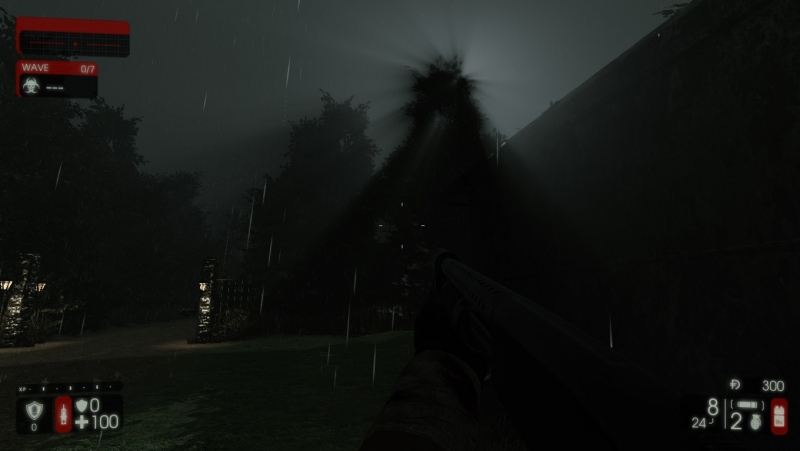Click the perk shield badge icon
The width and height of the screenshot is (800, 451).
pyautogui.click(x=34, y=410)
